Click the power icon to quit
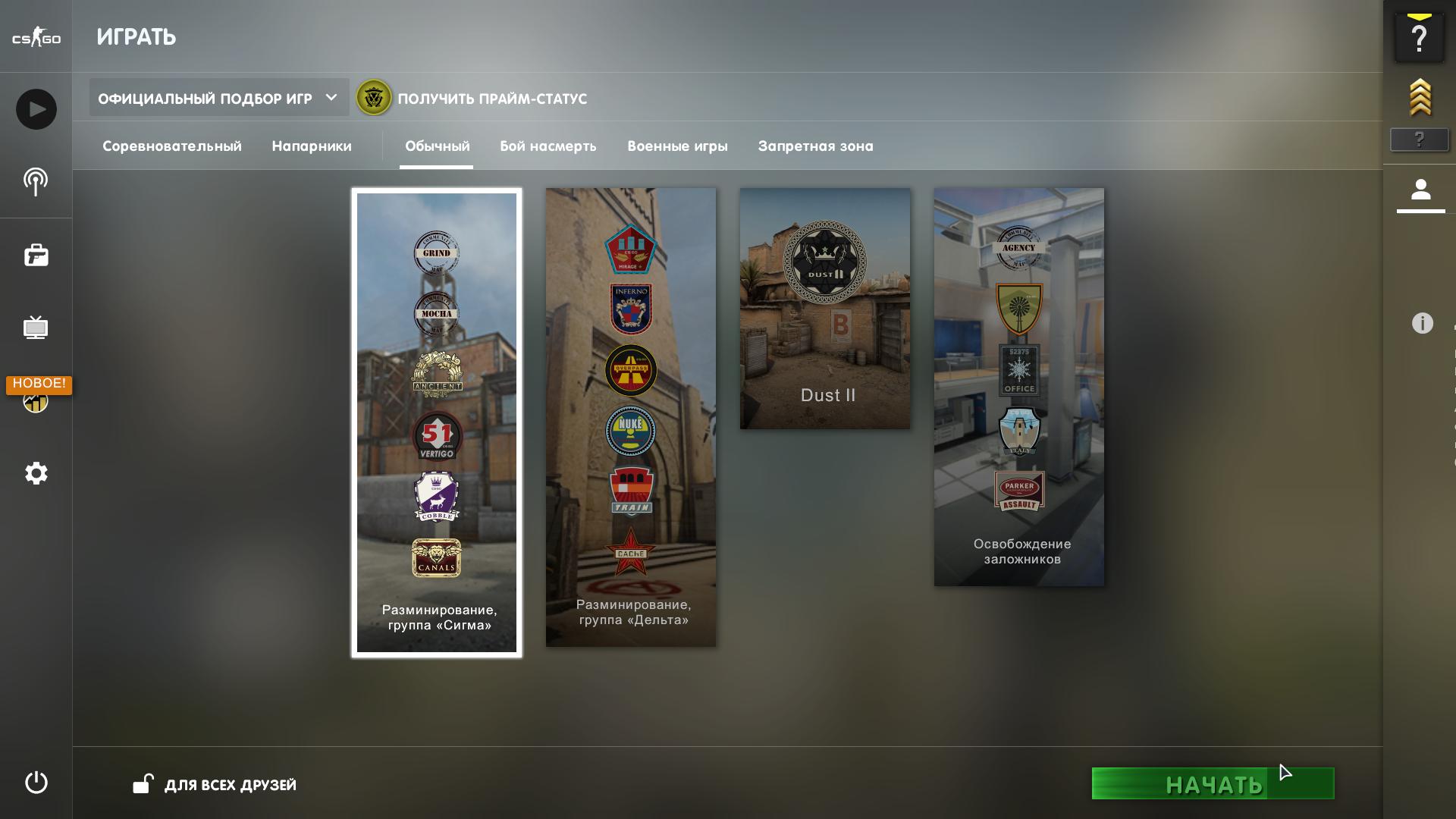Screen dimensions: 1456x819 pyautogui.click(x=36, y=783)
